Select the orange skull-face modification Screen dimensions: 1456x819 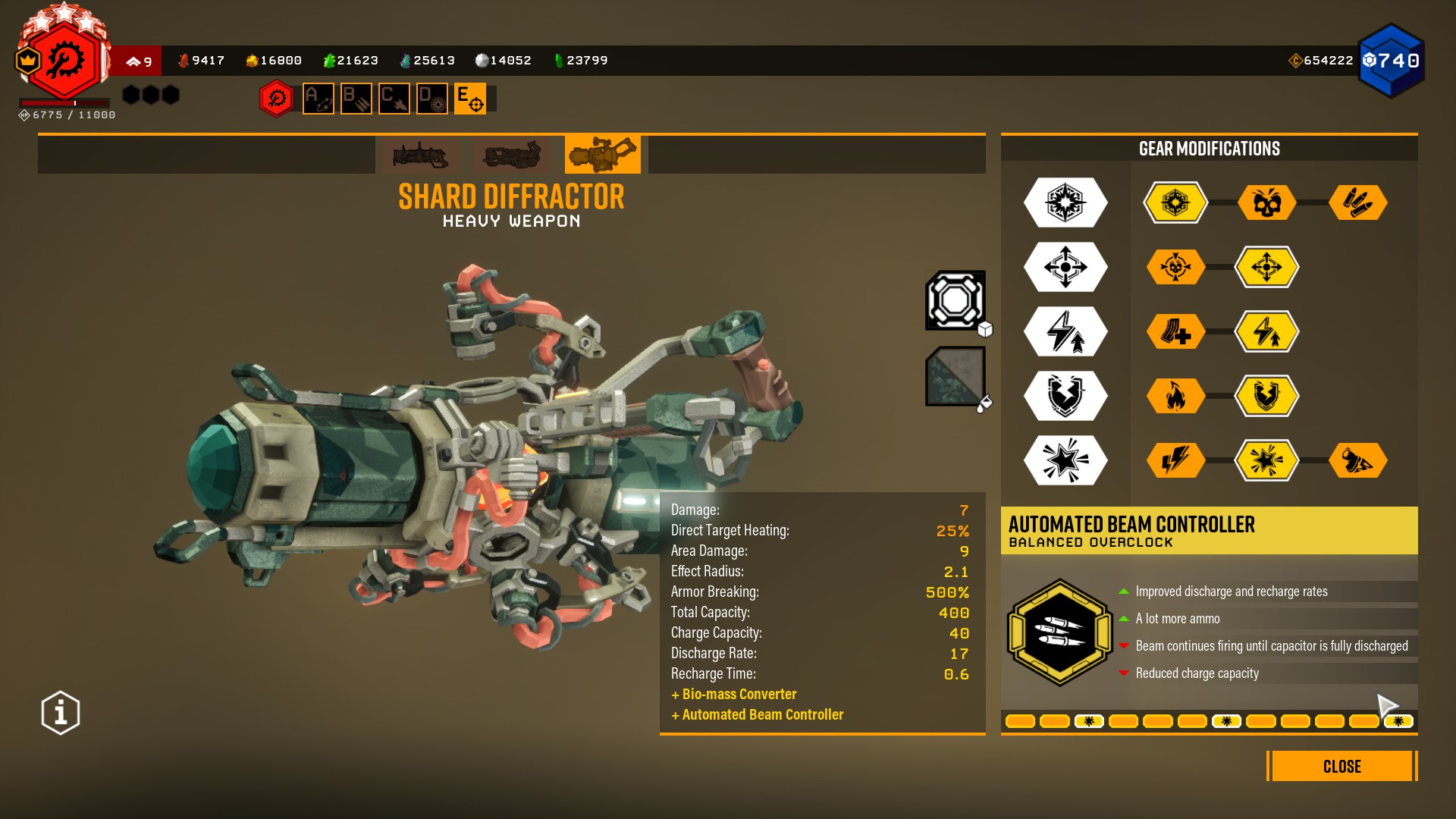[1266, 202]
